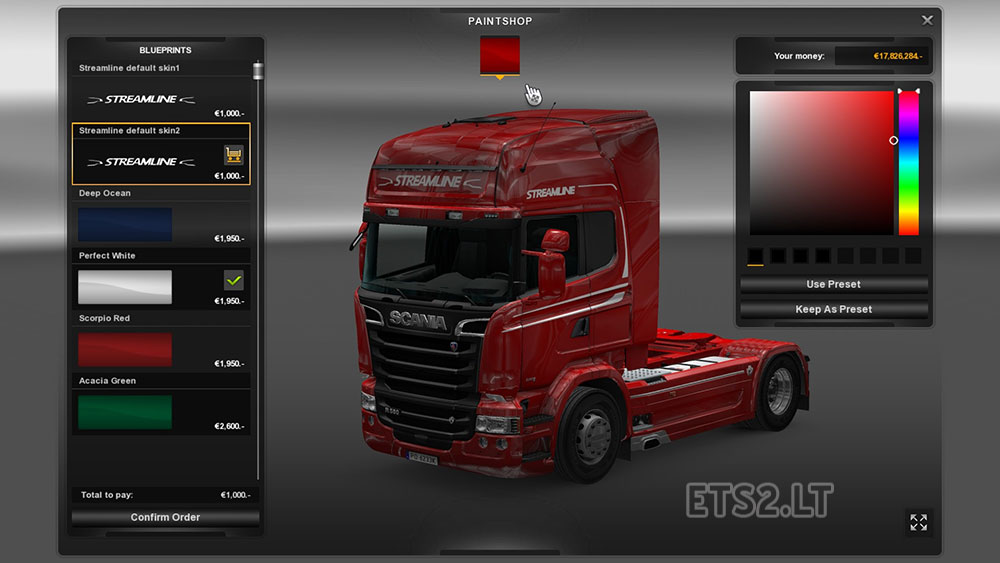Confirm the paint order

coord(165,517)
